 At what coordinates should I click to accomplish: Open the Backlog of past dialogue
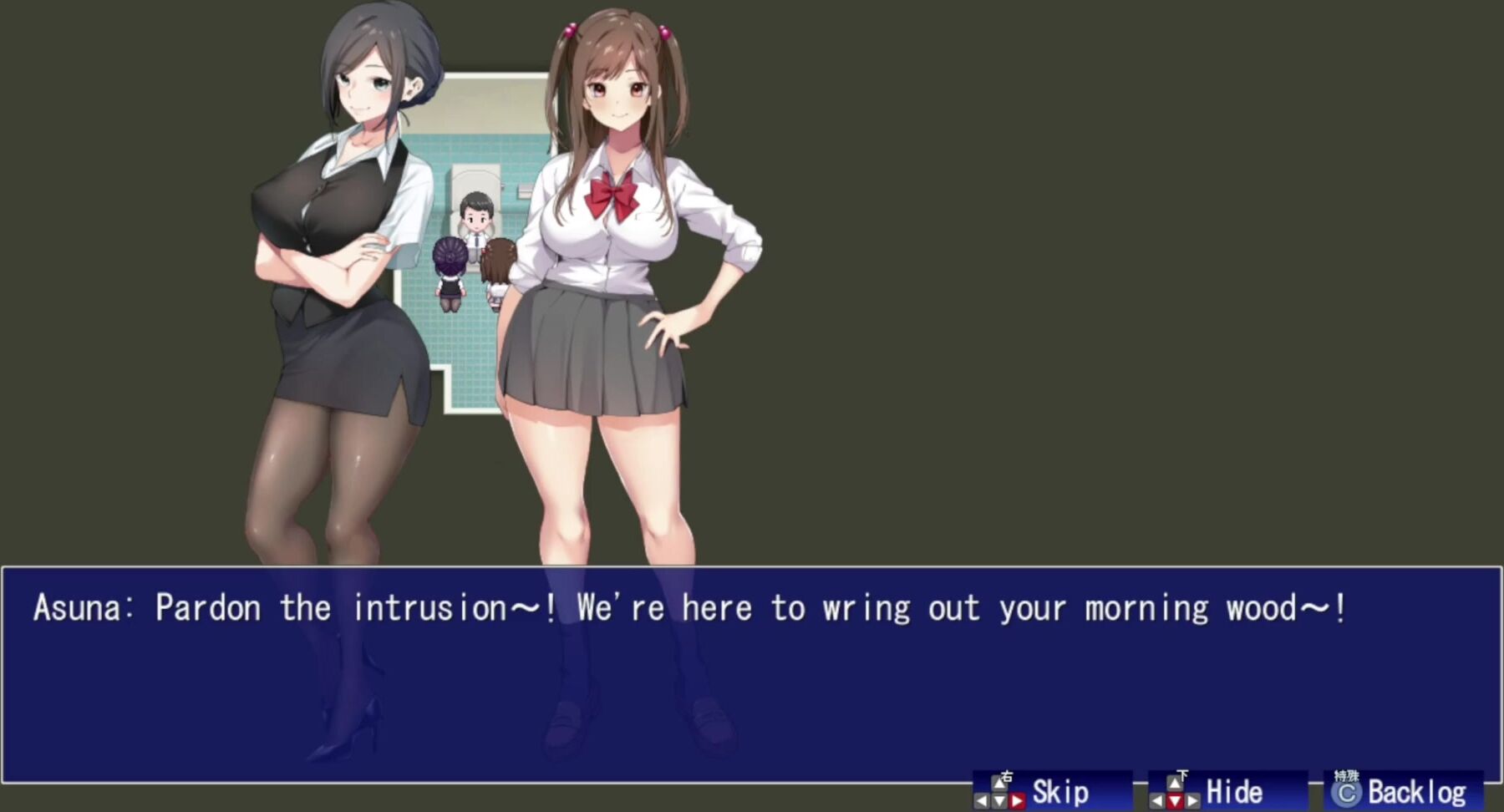[1403, 790]
